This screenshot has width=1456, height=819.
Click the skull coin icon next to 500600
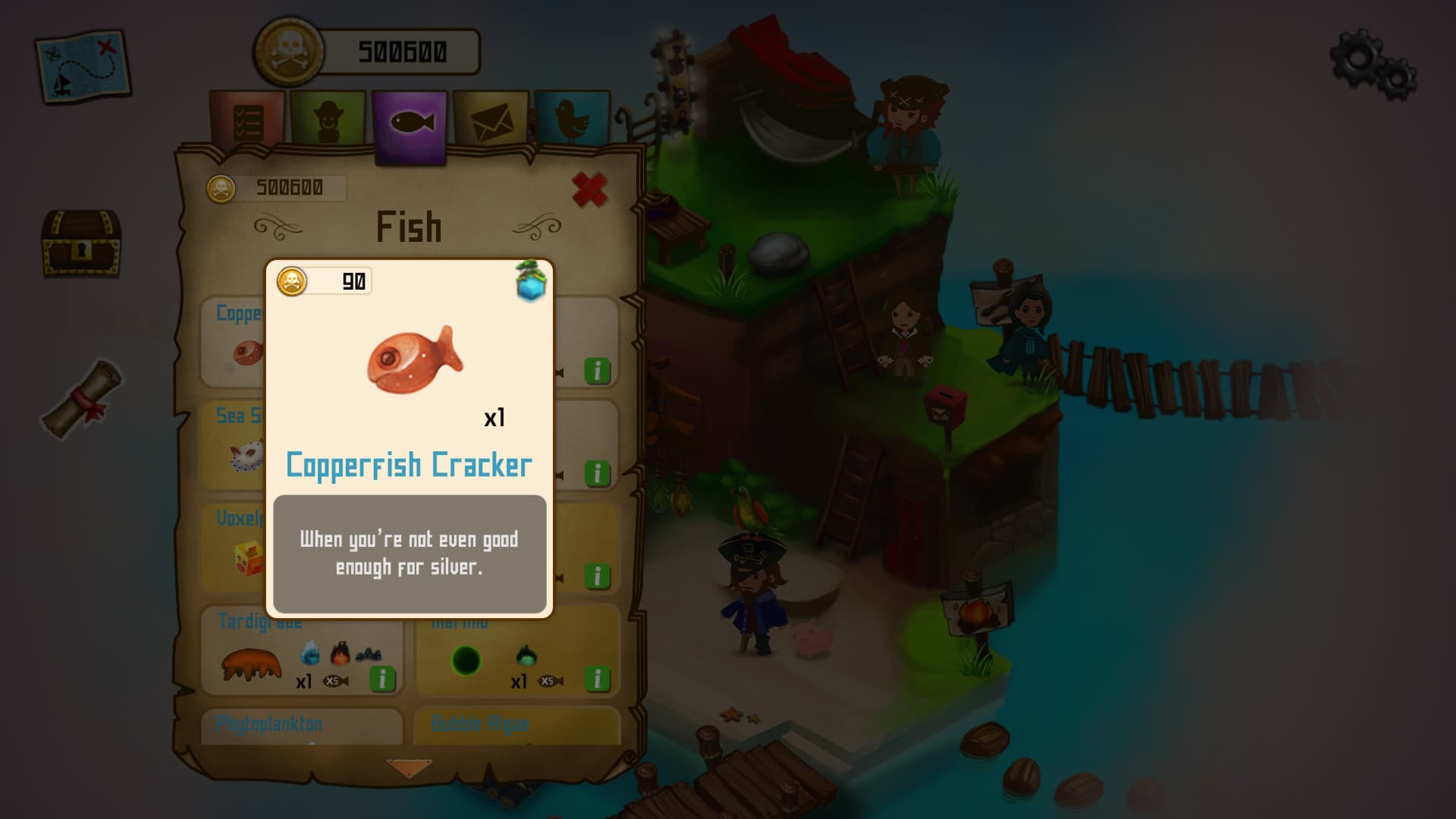[x=288, y=50]
